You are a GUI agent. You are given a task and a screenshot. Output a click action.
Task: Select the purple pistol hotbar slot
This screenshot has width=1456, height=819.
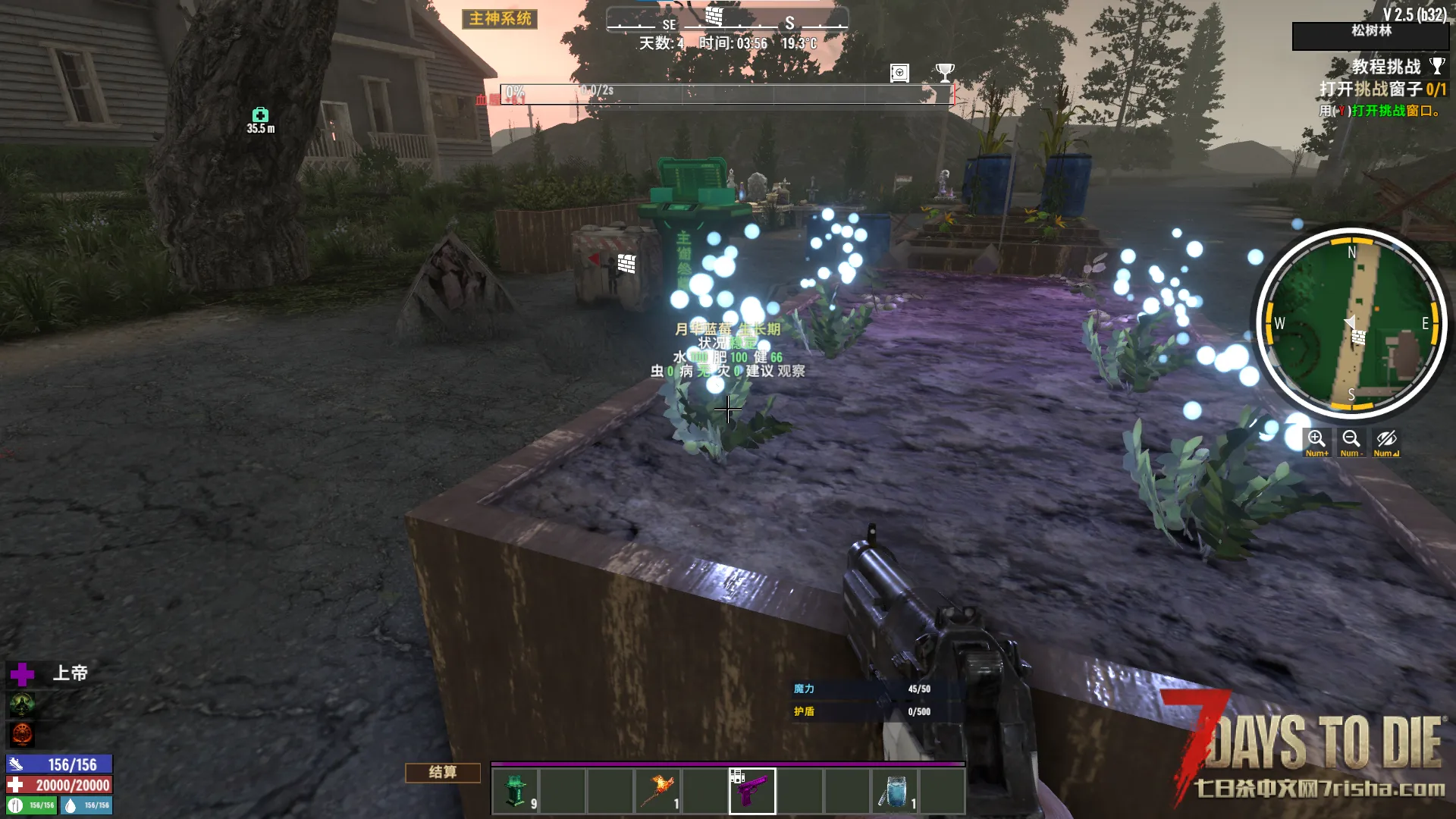click(x=752, y=791)
